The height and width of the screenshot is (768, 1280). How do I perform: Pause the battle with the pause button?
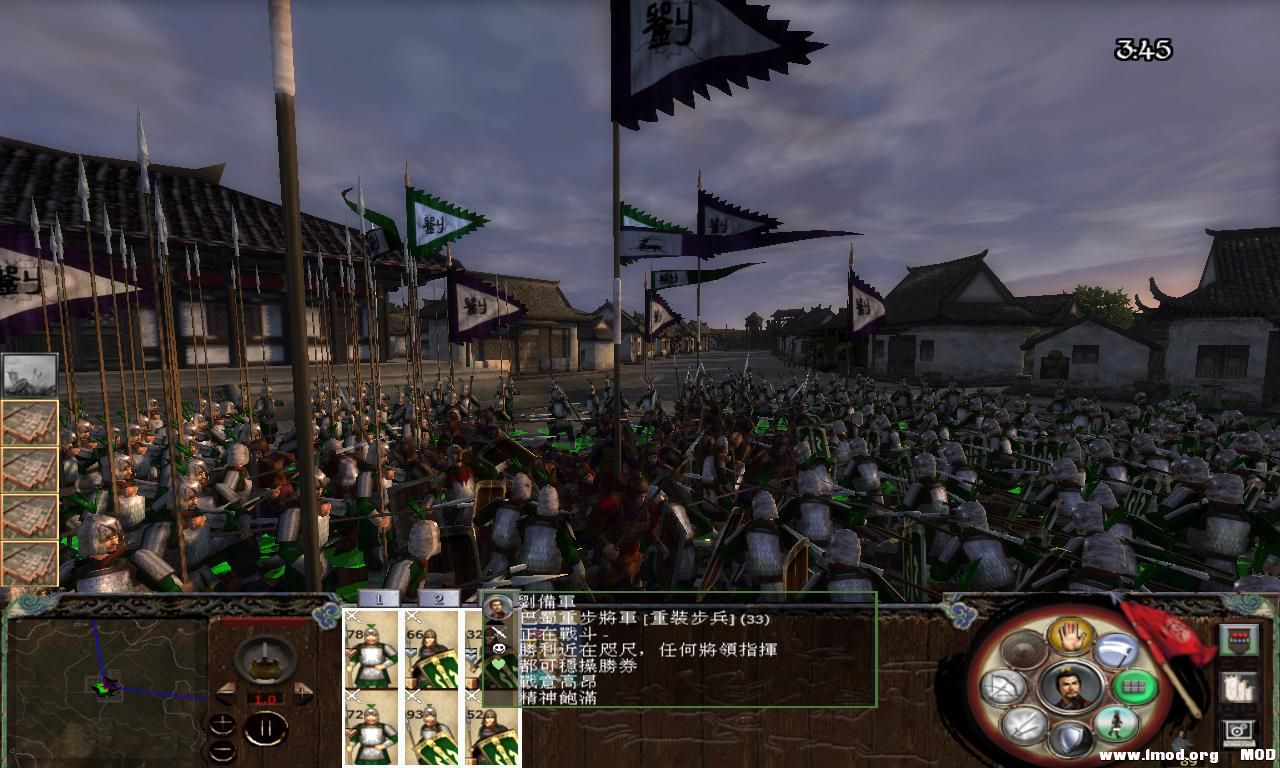pyautogui.click(x=264, y=728)
